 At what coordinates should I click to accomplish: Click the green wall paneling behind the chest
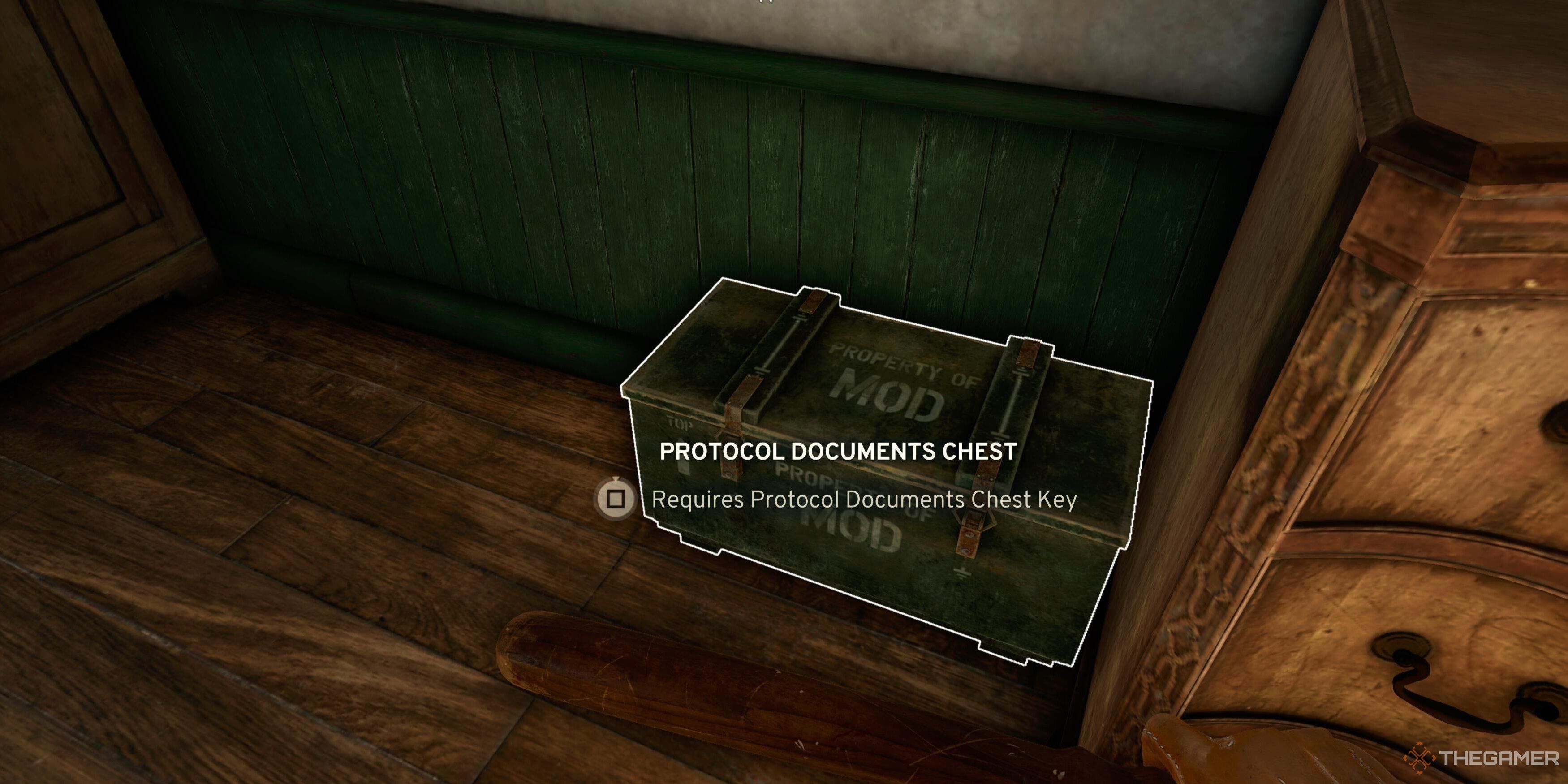(x=487, y=183)
